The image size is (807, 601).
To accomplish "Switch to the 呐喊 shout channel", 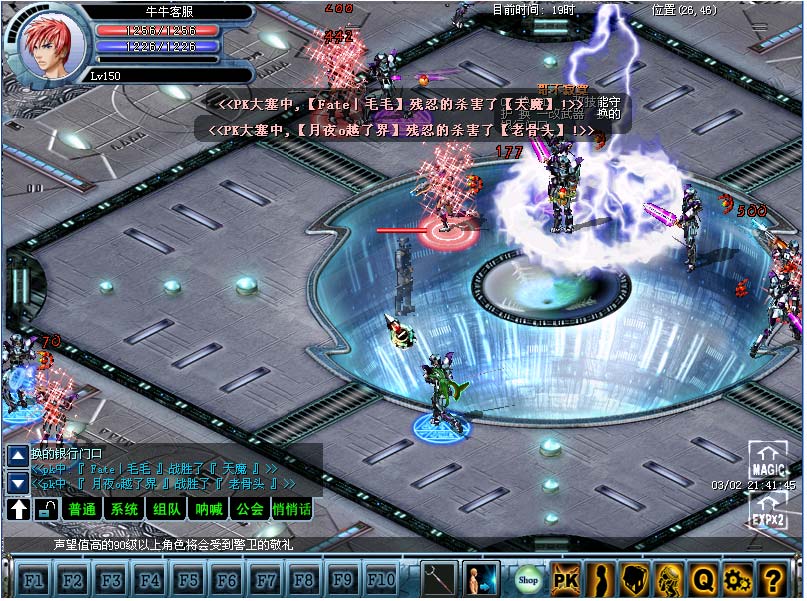I will point(208,510).
